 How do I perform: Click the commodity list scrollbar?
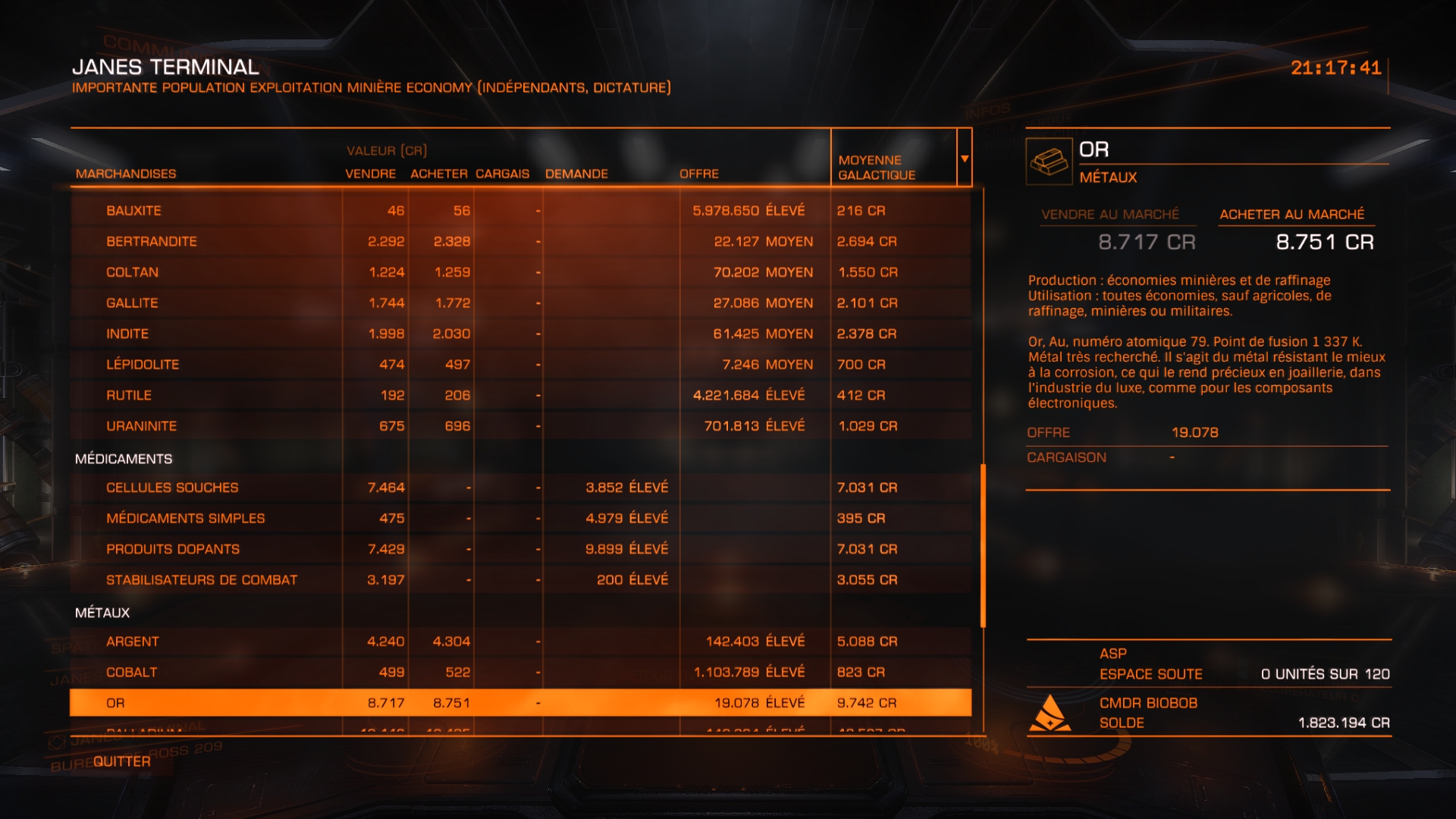point(983,544)
